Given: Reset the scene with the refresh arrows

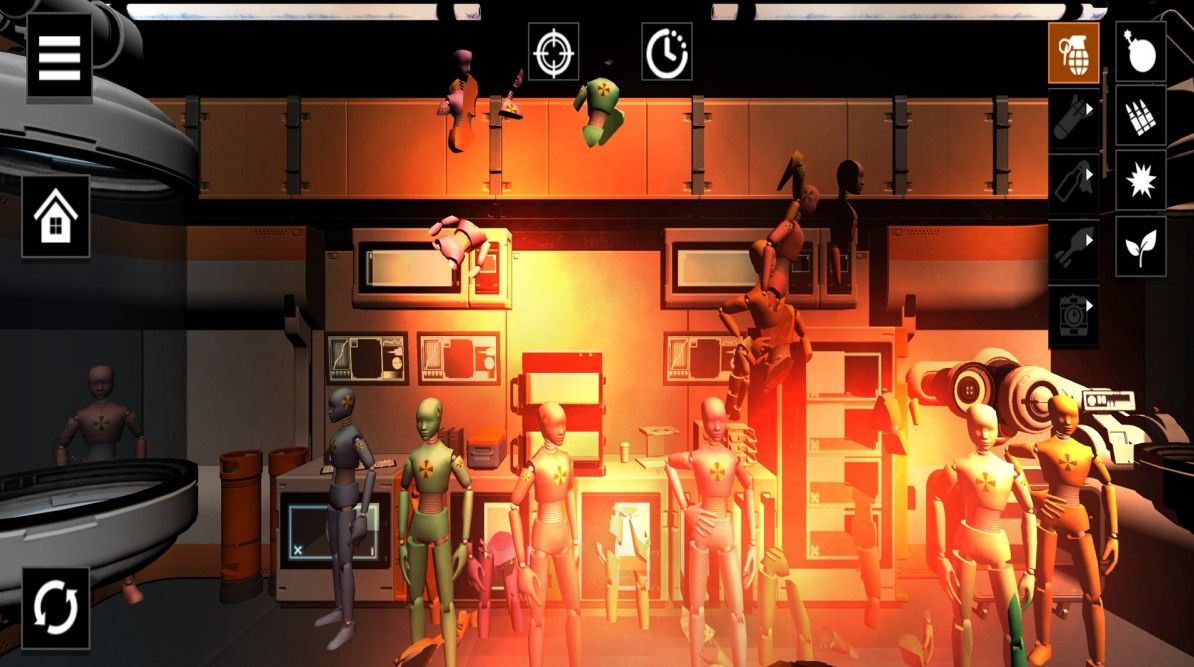Looking at the screenshot, I should pos(56,607).
